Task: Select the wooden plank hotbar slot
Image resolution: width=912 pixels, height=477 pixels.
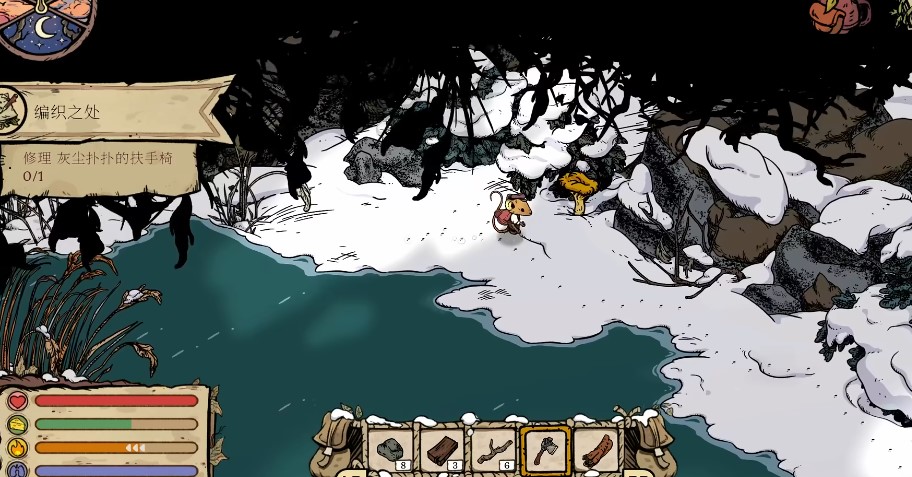Action: click(x=442, y=449)
